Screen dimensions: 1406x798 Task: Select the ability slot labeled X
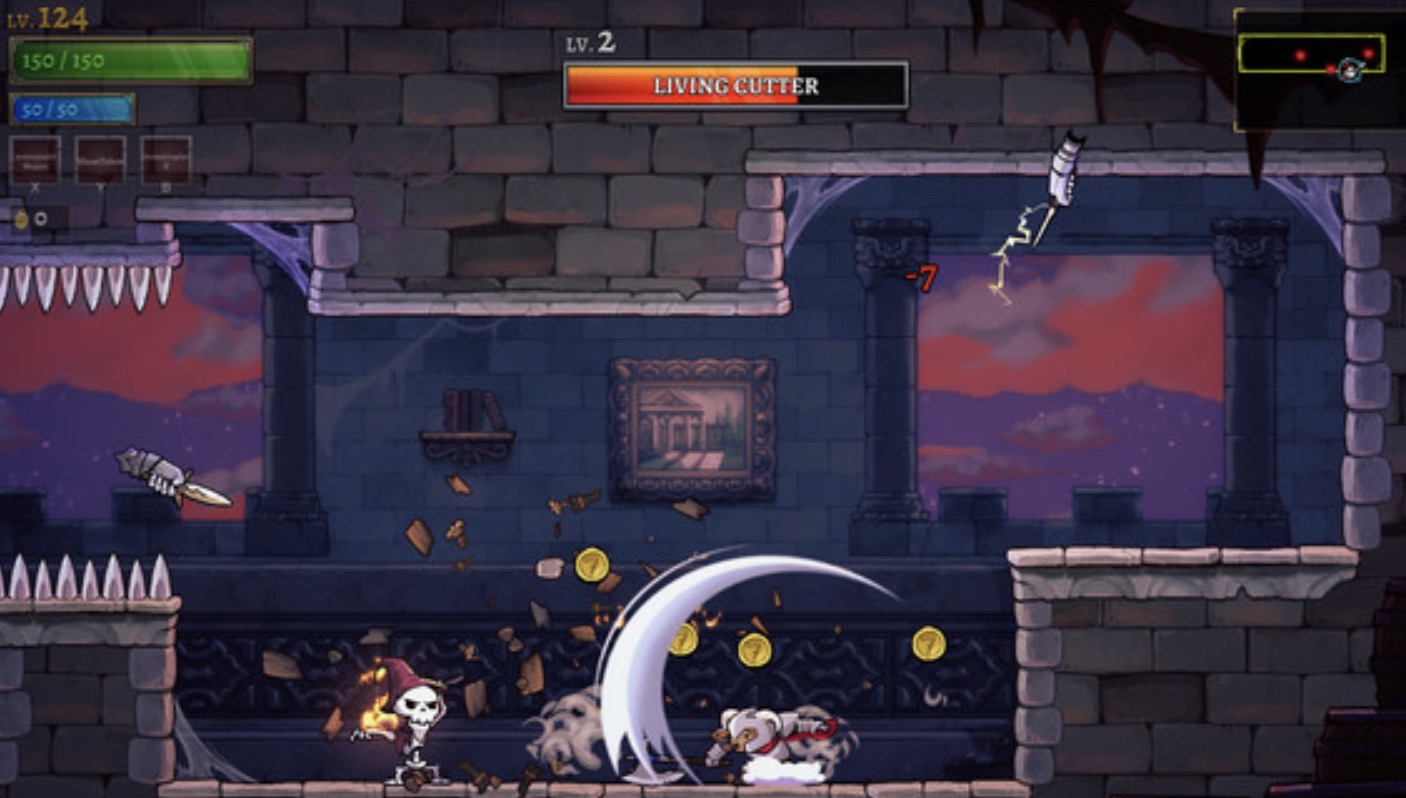pos(35,159)
